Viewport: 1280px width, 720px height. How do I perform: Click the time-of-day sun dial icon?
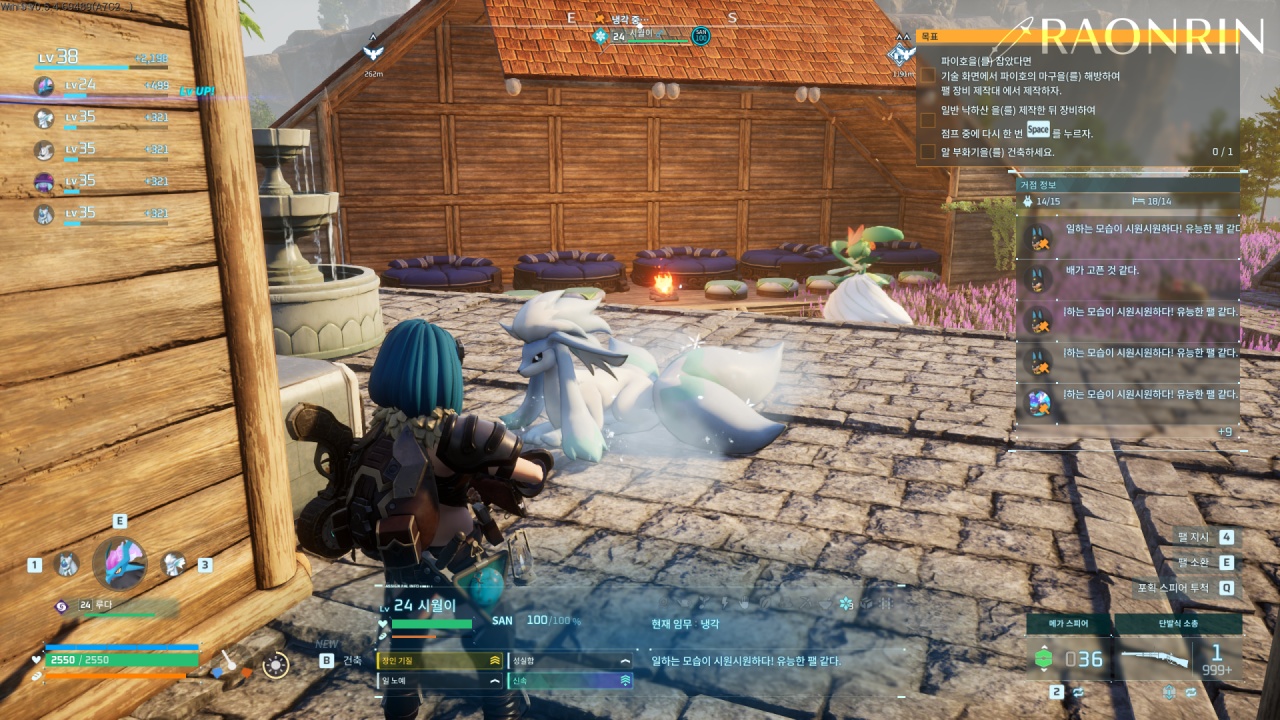pyautogui.click(x=275, y=663)
